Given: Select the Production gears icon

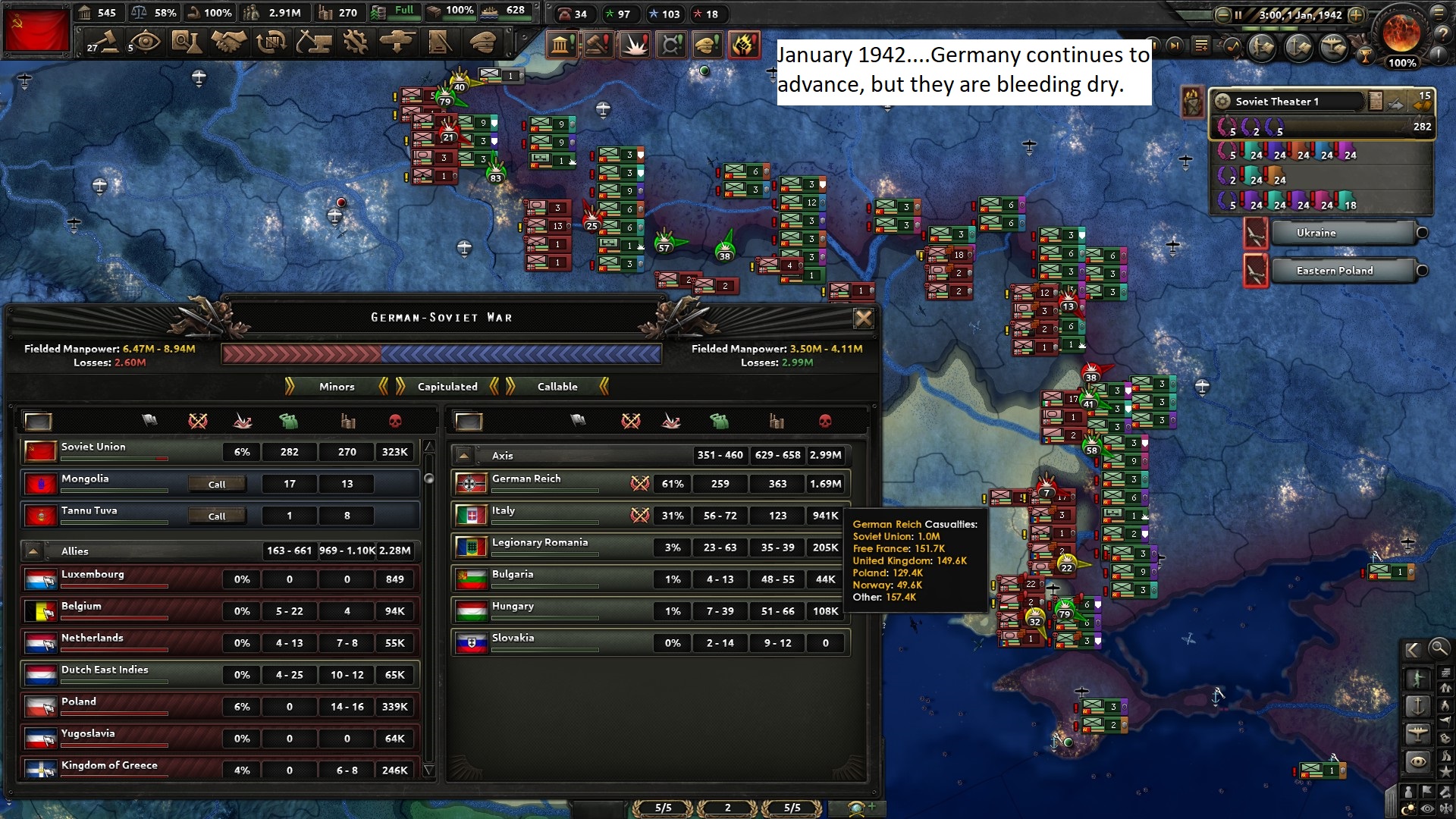Looking at the screenshot, I should pyautogui.click(x=356, y=43).
